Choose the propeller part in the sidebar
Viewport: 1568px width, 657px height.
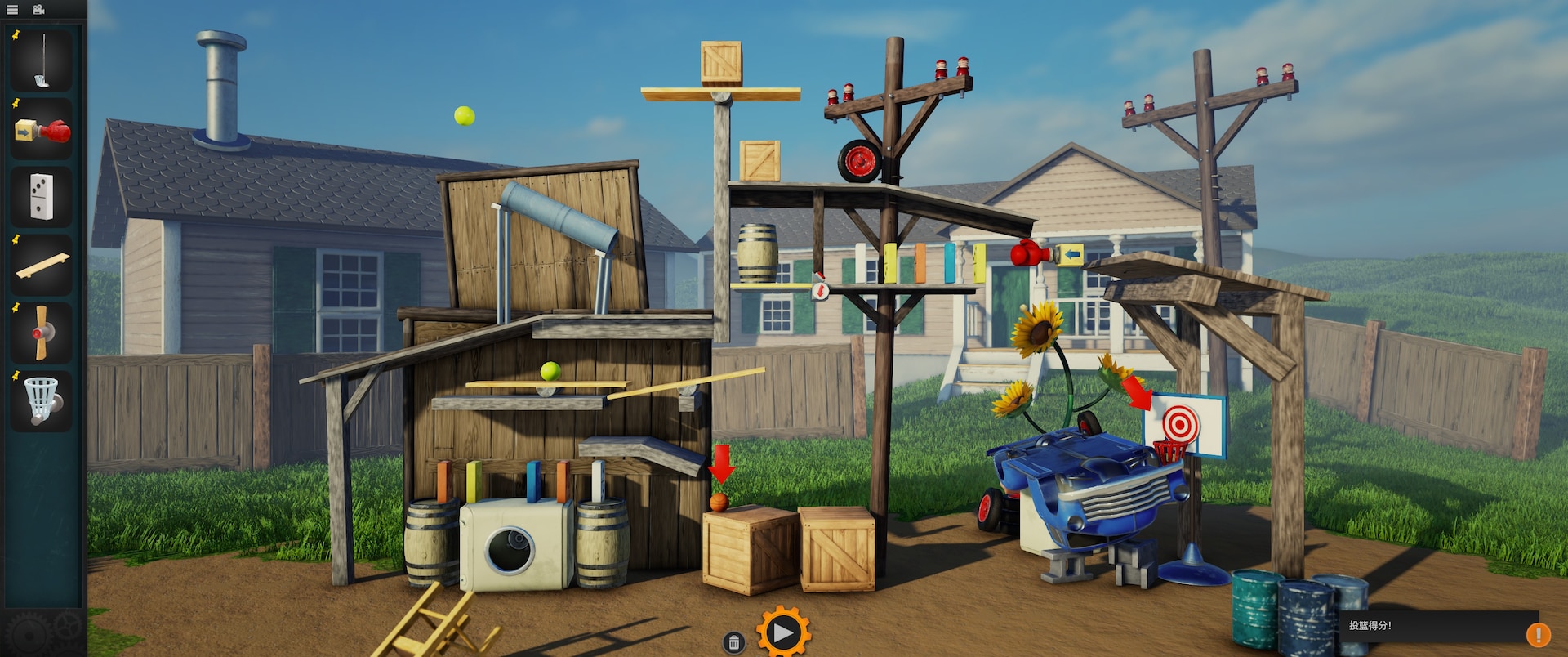pos(41,333)
